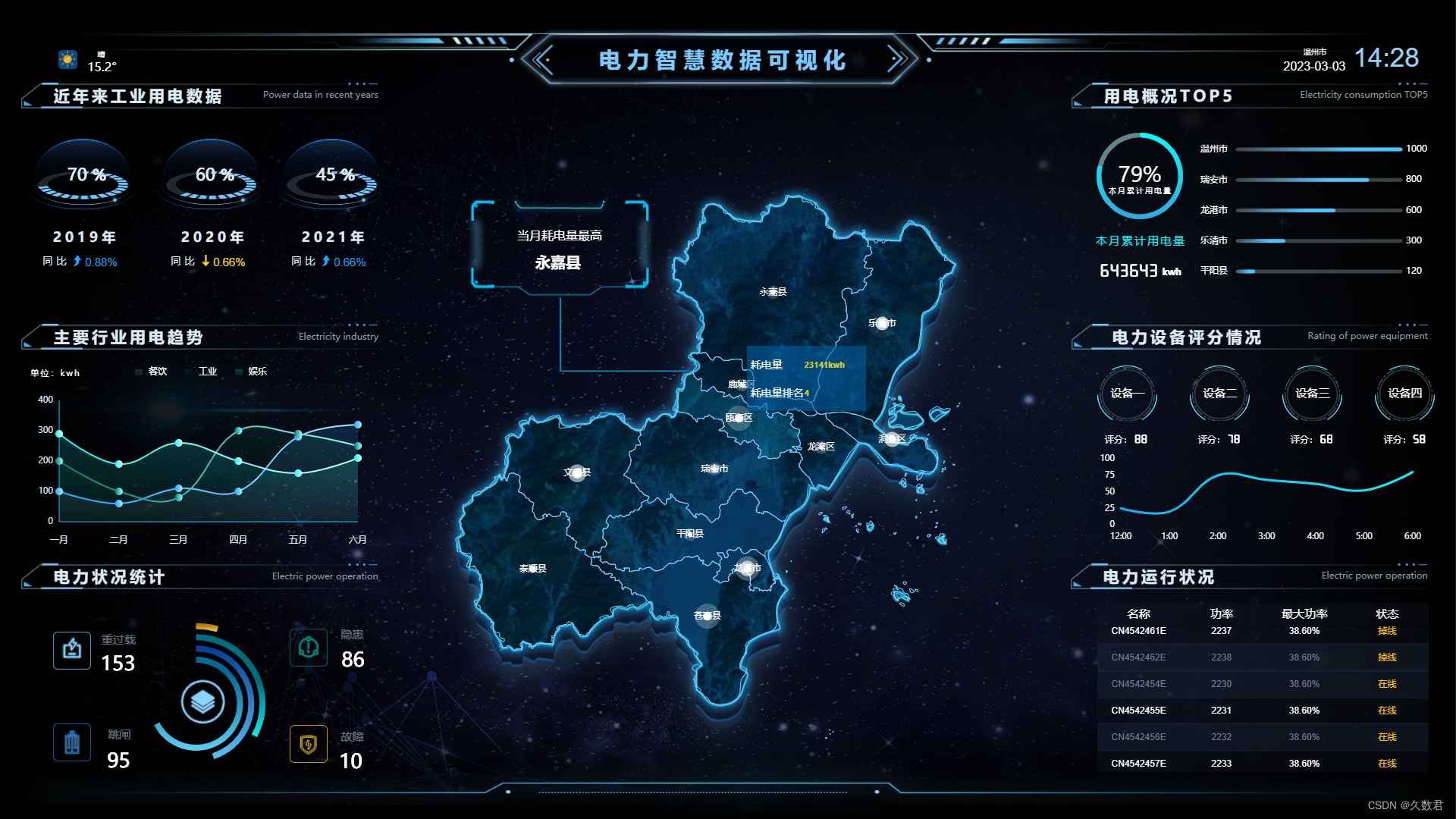
Task: Select the 泰顺县 label on the map
Action: click(532, 569)
